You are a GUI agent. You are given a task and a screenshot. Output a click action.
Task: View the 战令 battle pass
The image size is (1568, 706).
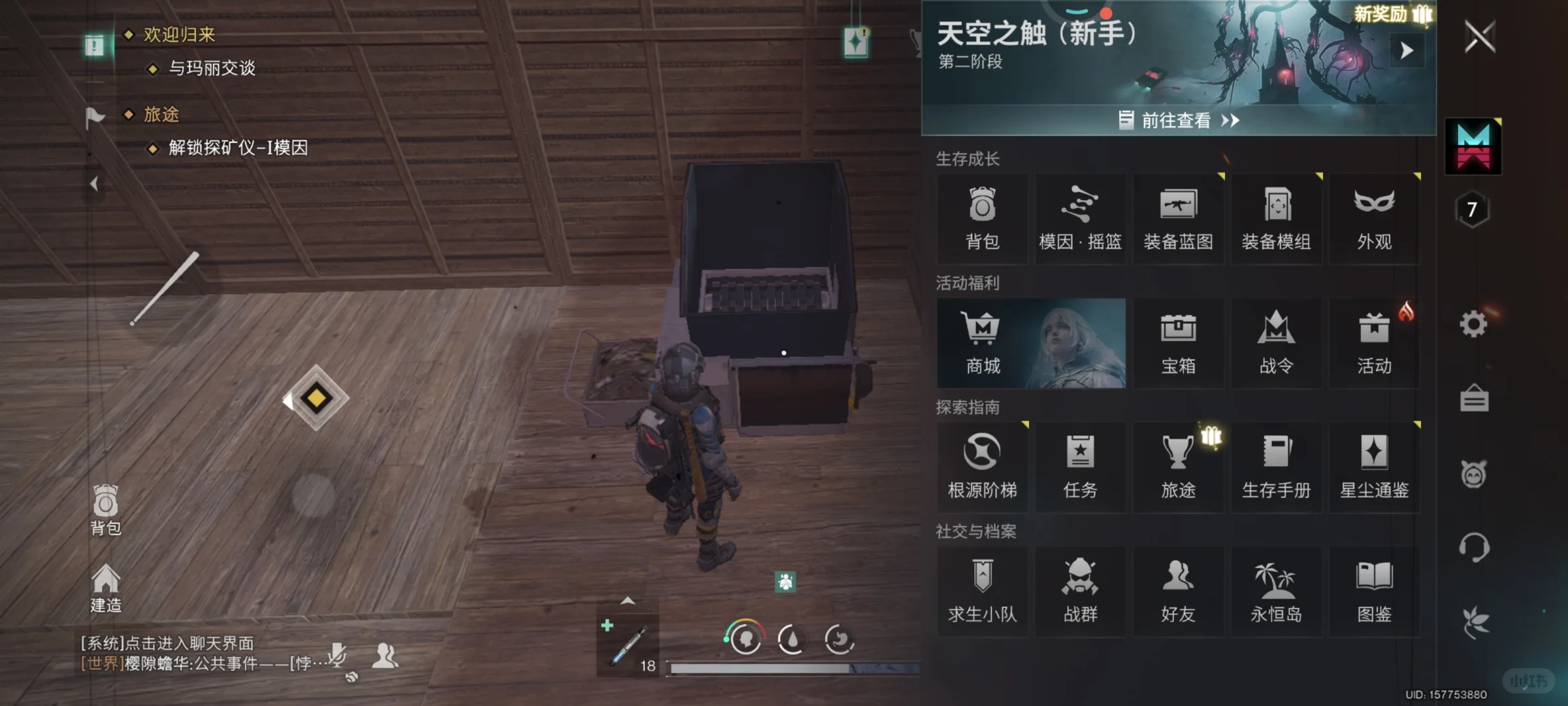coord(1277,342)
